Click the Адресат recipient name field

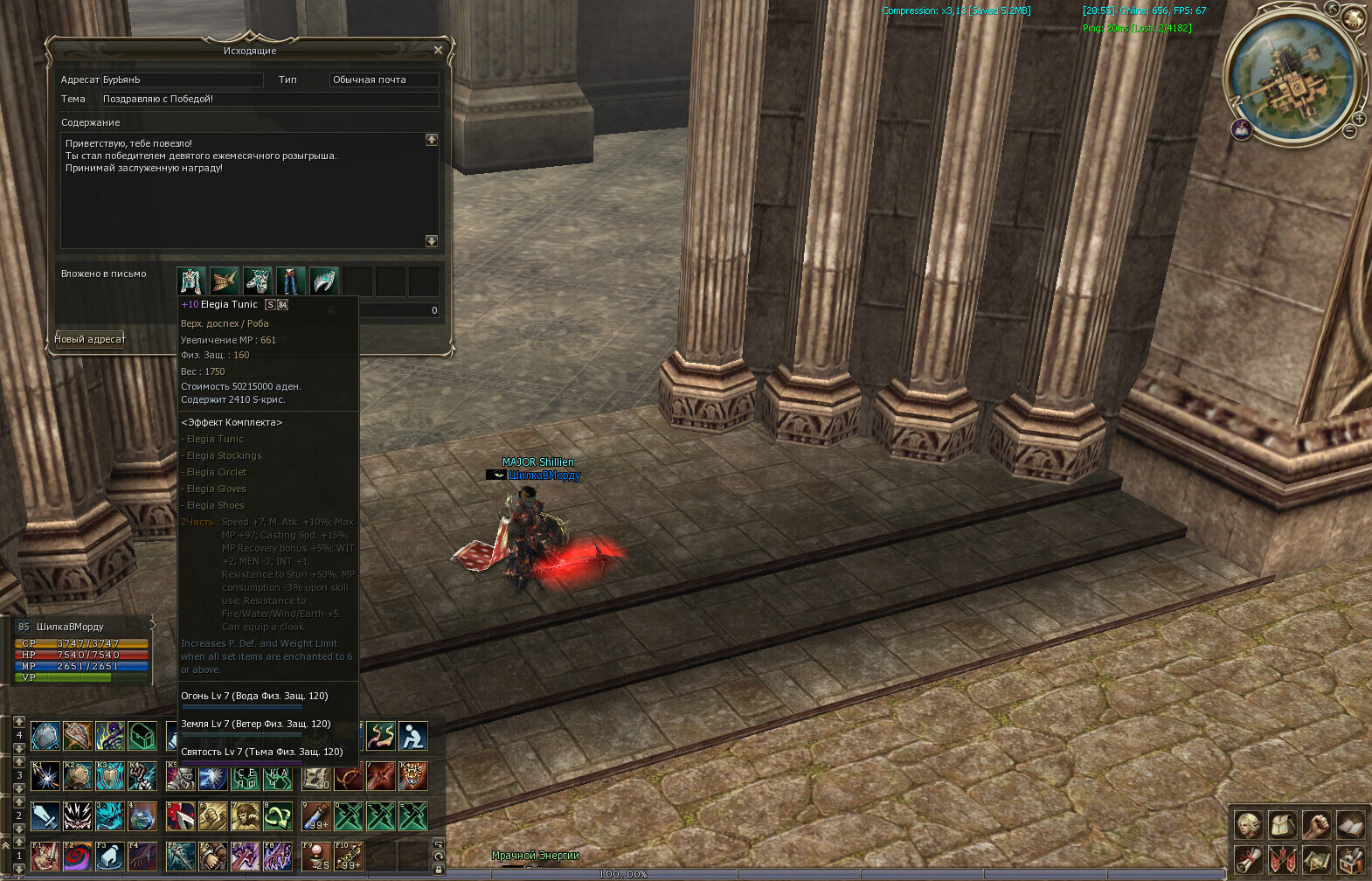point(182,80)
